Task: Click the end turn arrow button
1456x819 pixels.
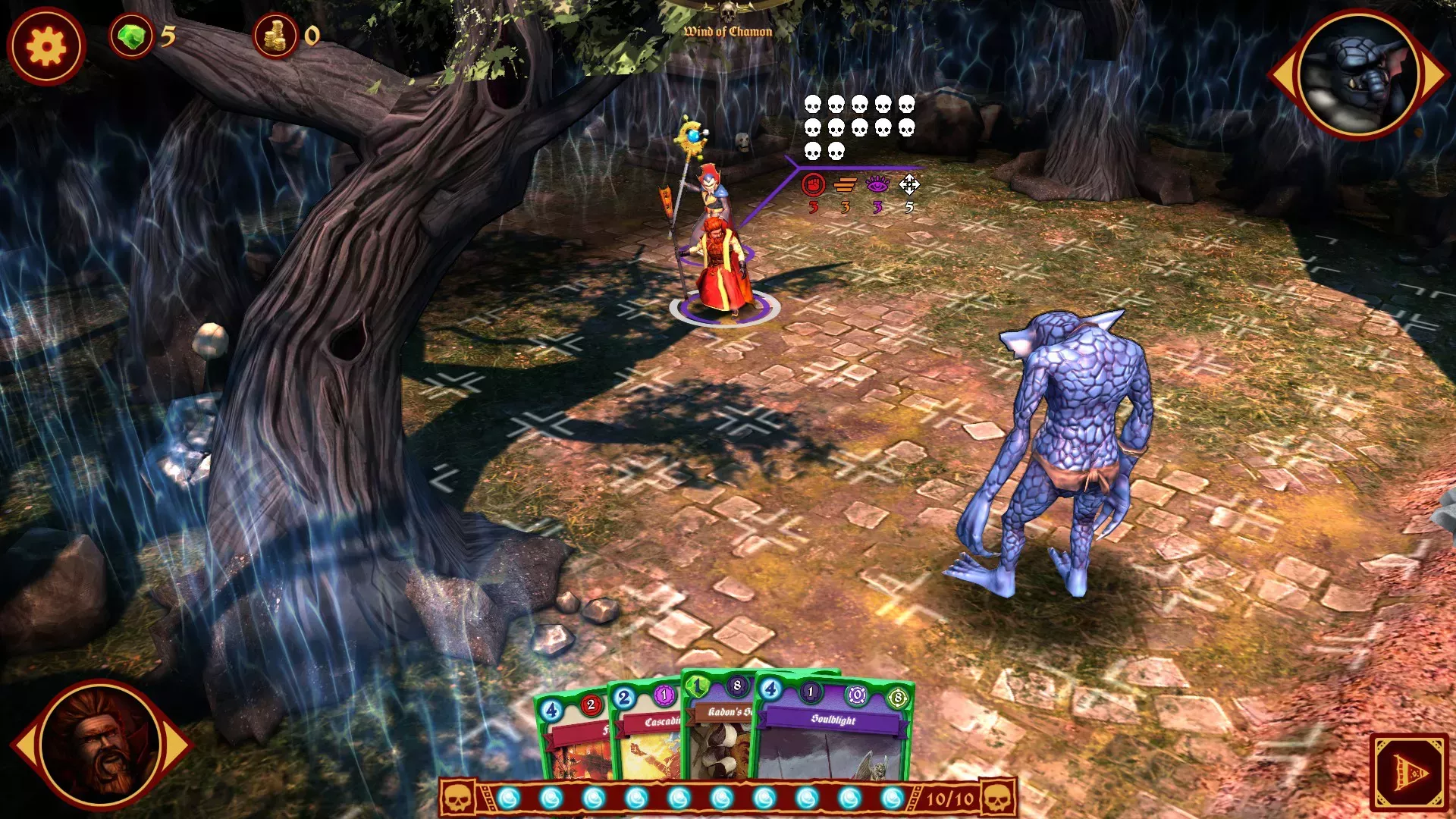Action: click(1409, 772)
